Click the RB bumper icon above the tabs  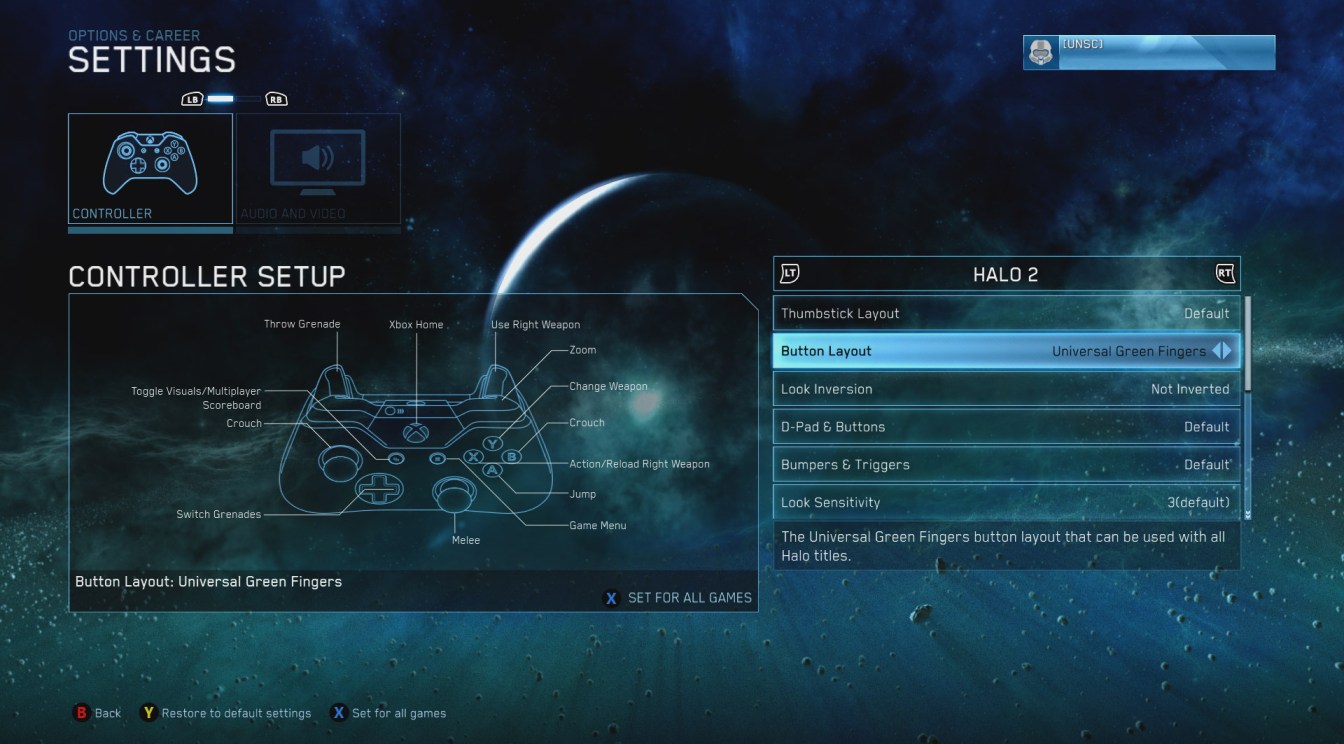(276, 98)
